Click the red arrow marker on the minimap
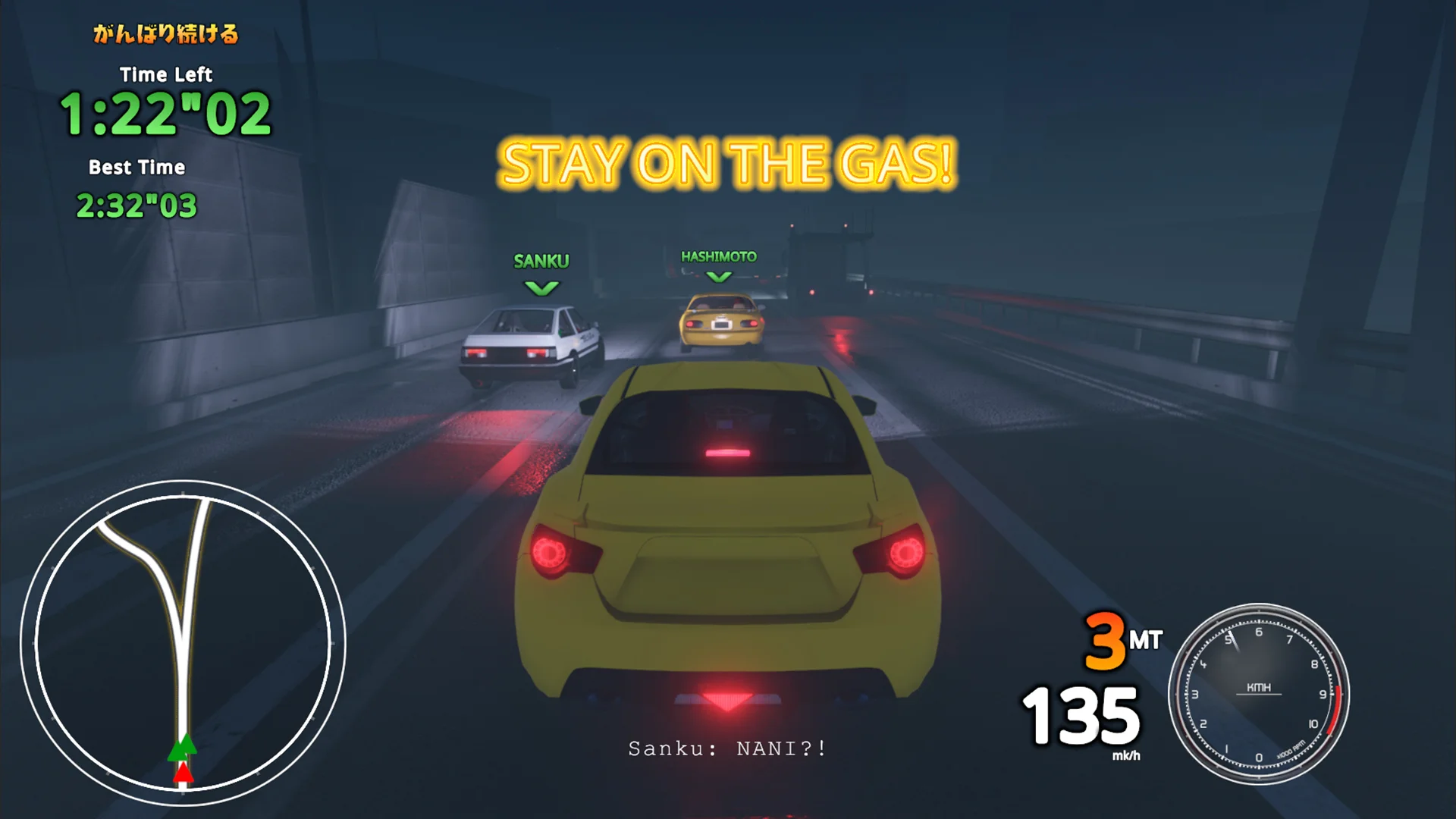The width and height of the screenshot is (1456, 819). click(x=182, y=775)
